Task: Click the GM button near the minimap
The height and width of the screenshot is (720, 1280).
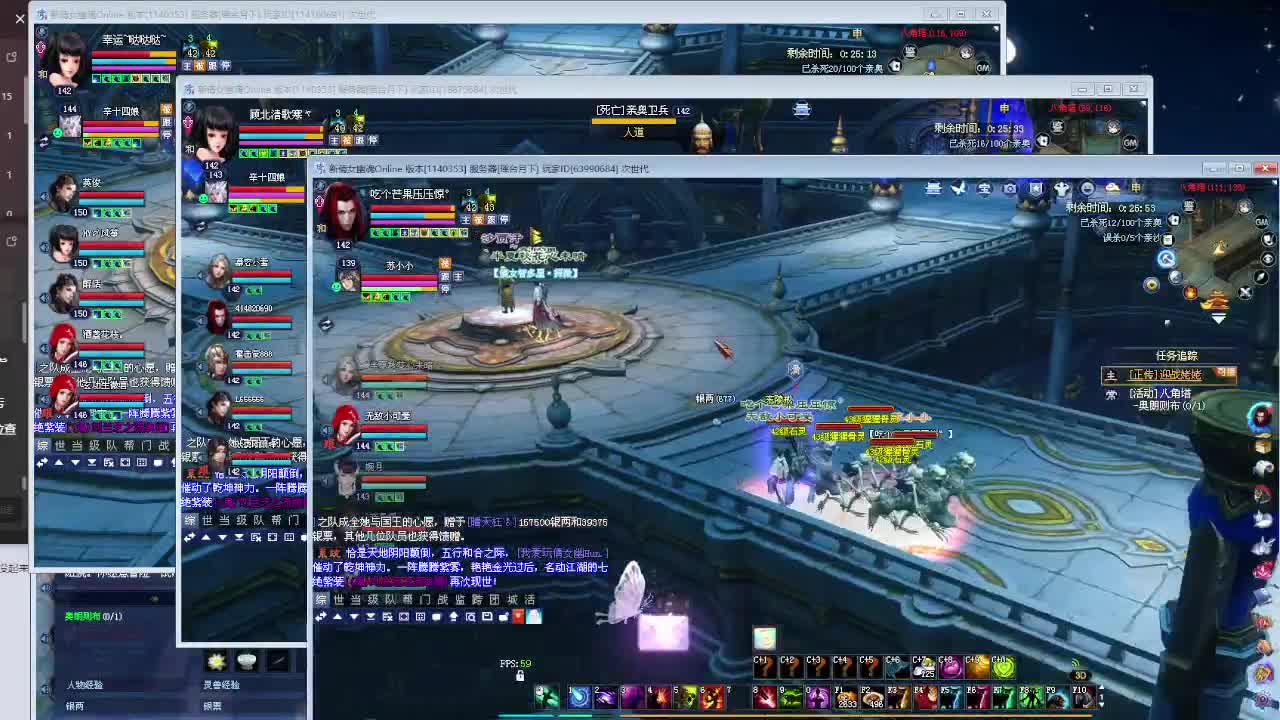Action: (1263, 222)
